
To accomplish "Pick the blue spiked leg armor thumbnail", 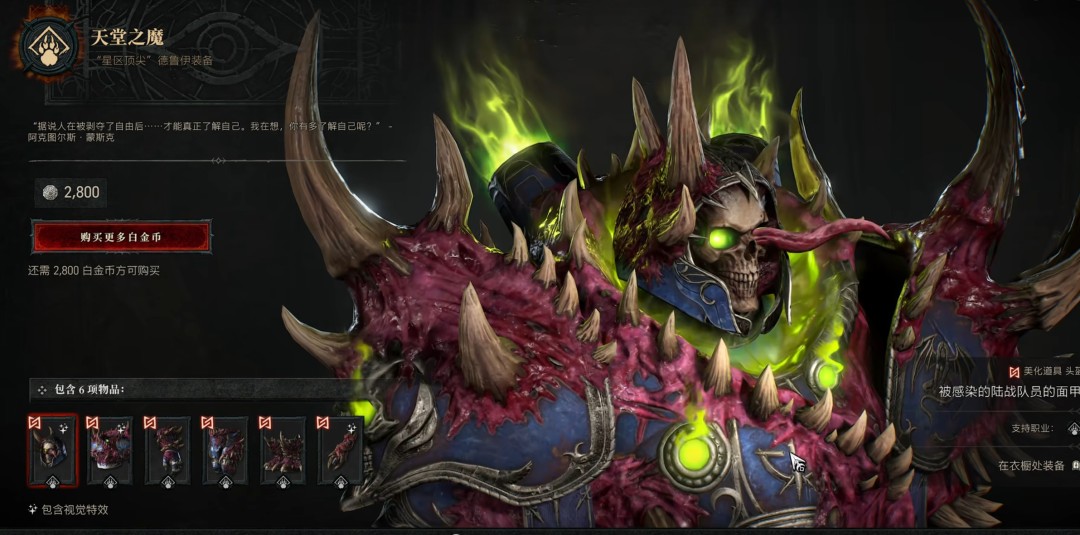I will pos(225,451).
